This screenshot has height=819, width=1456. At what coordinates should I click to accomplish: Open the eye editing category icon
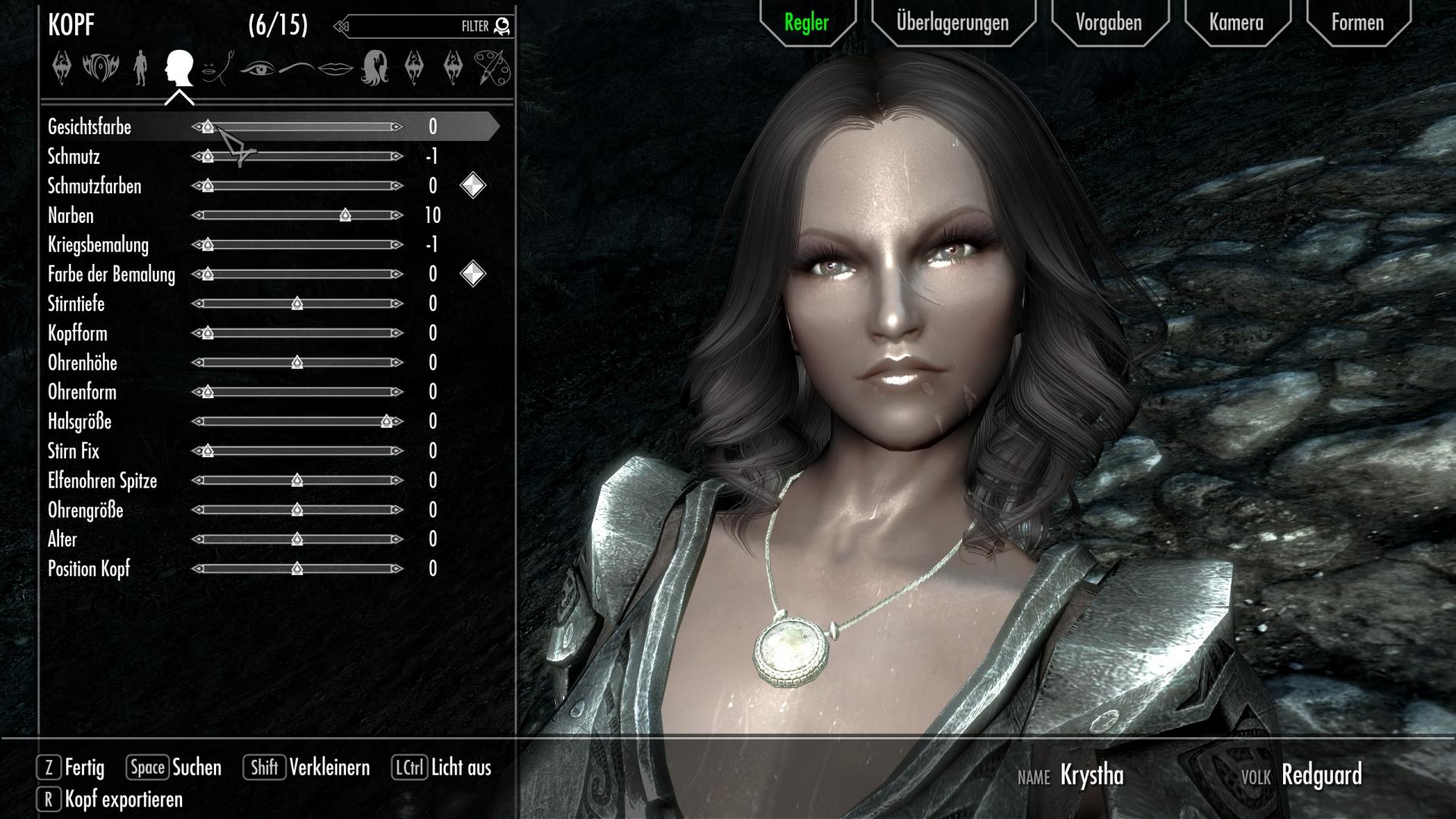coord(259,68)
